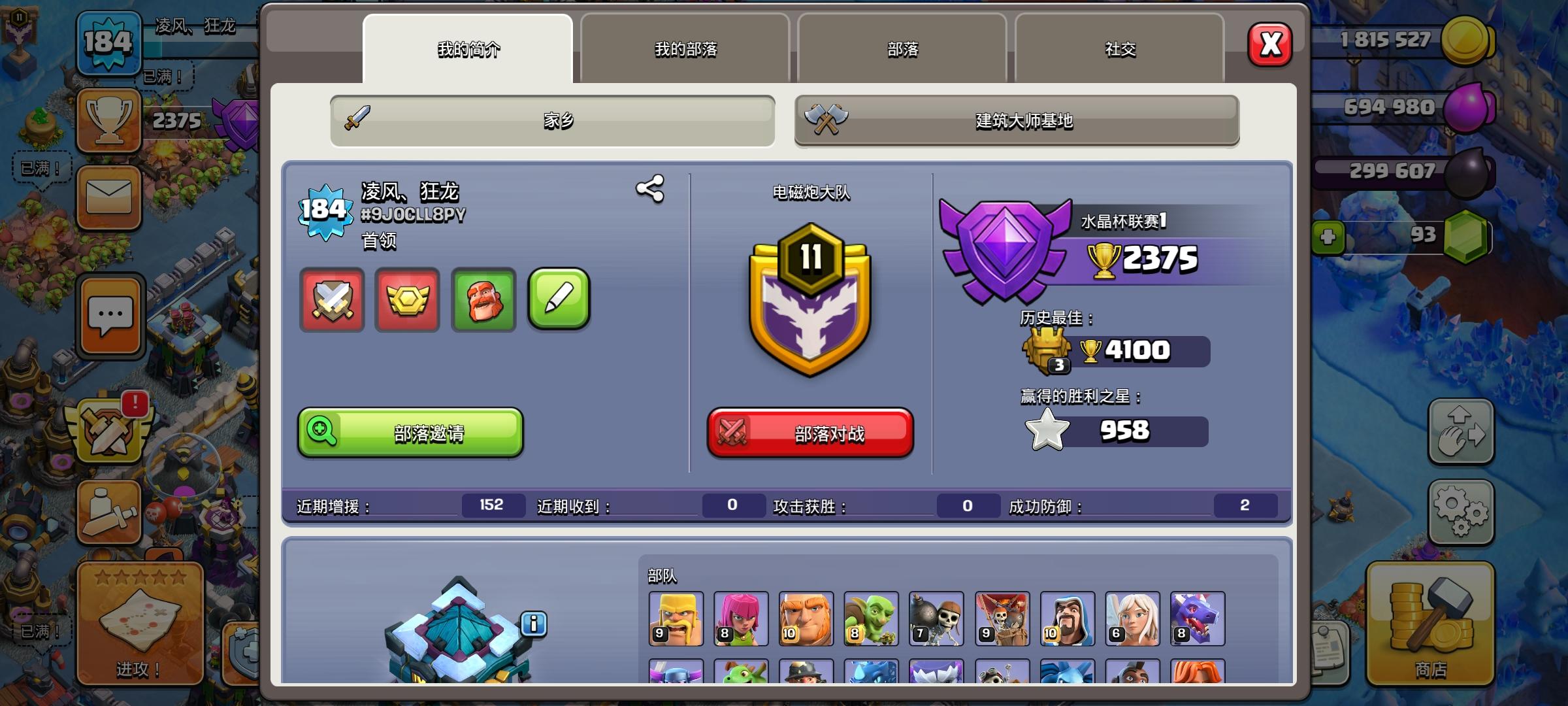Click the red 部落对战 button
1568x706 pixels.
coord(810,433)
